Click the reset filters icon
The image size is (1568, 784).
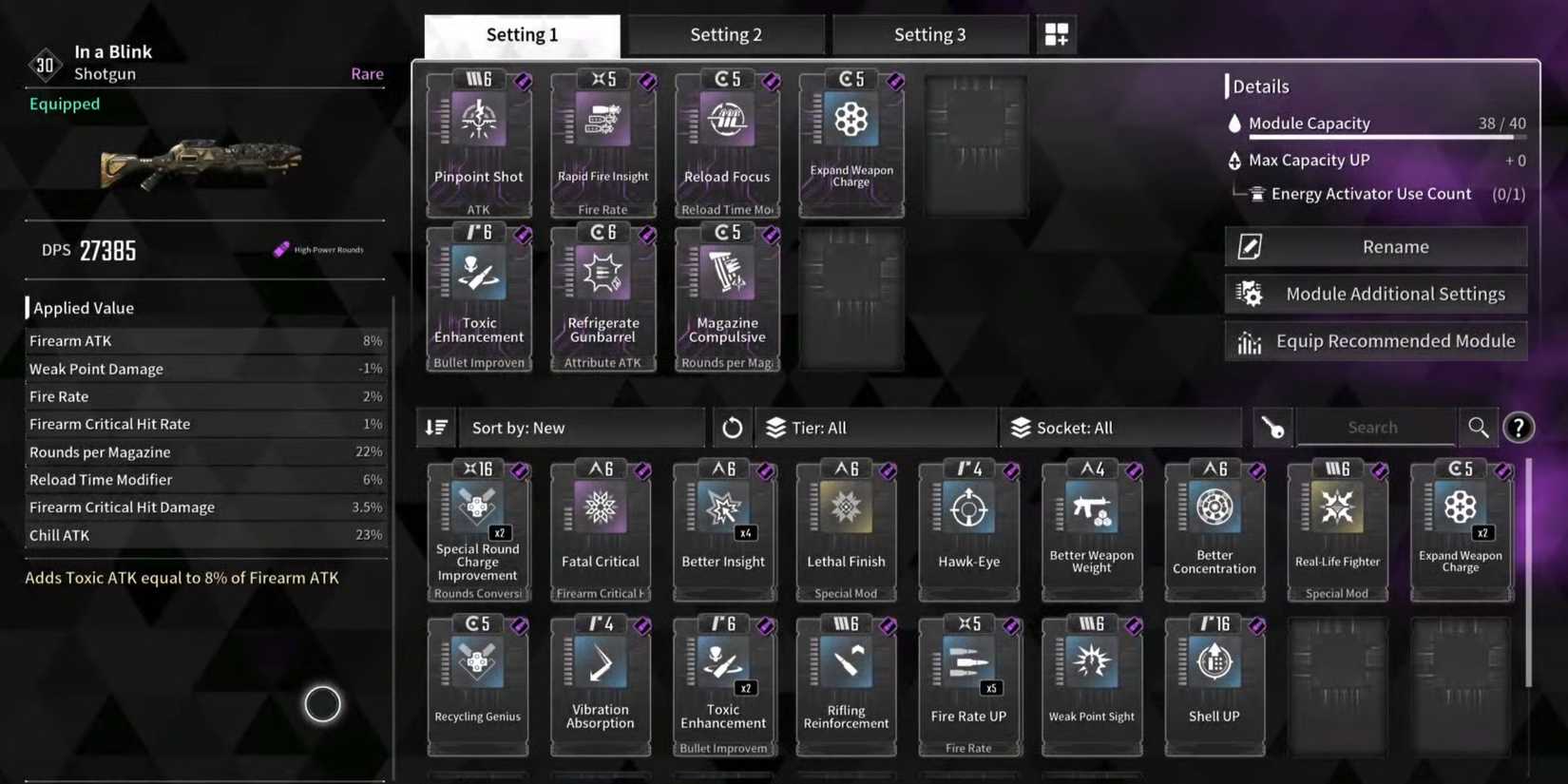(x=732, y=427)
